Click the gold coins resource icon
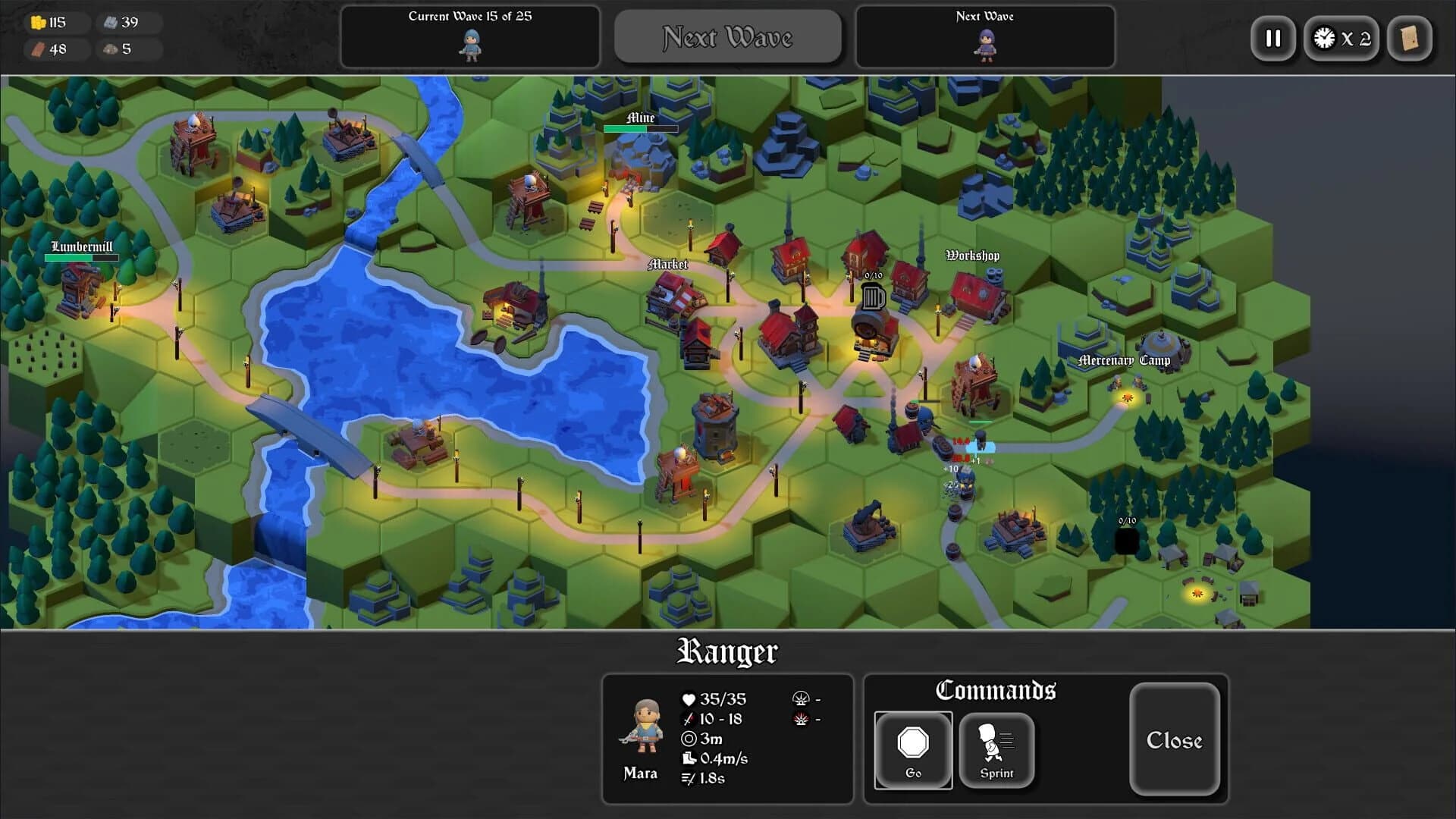Viewport: 1456px width, 819px height. [36, 22]
